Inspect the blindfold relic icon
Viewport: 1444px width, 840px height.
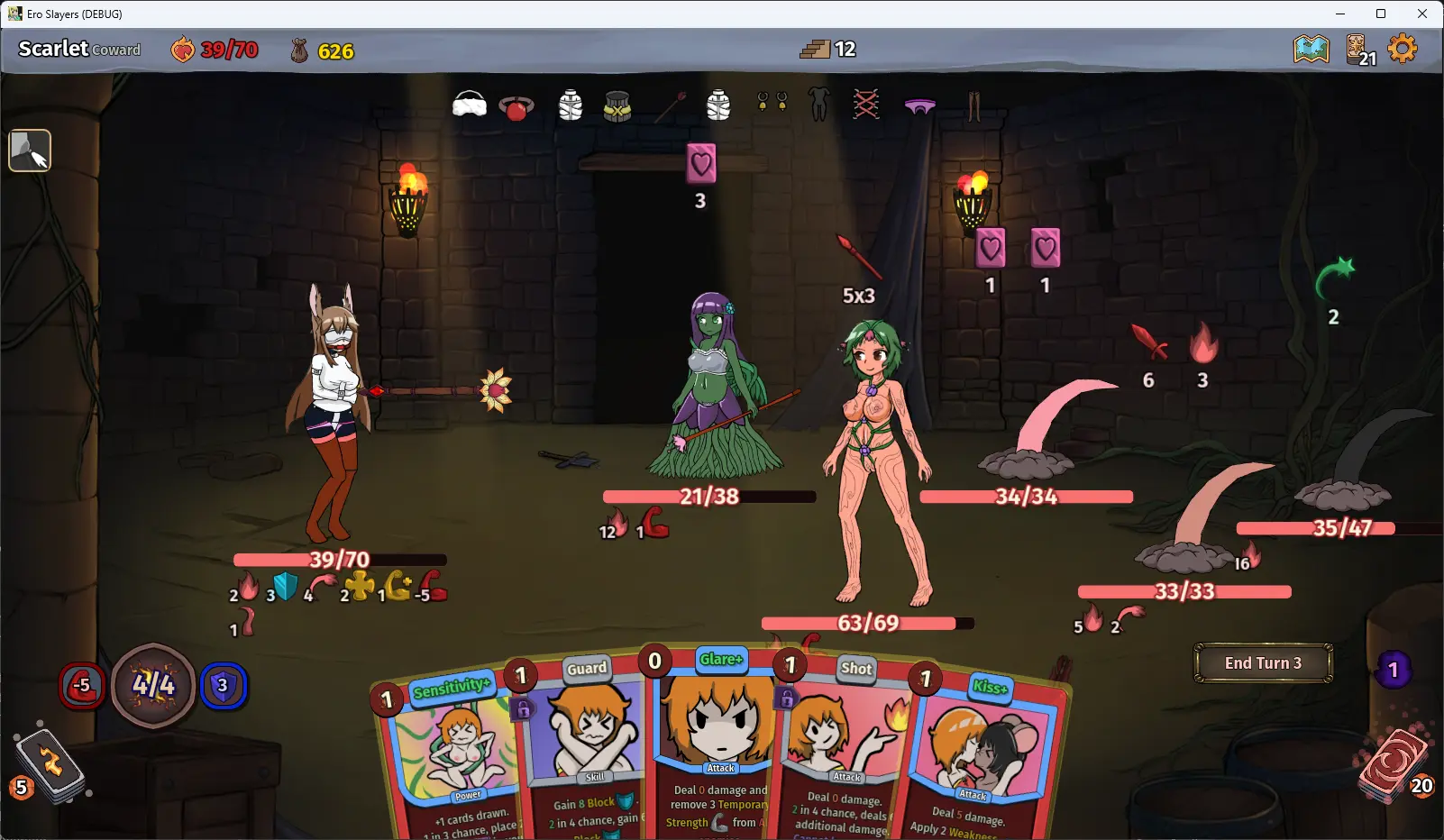[x=469, y=105]
